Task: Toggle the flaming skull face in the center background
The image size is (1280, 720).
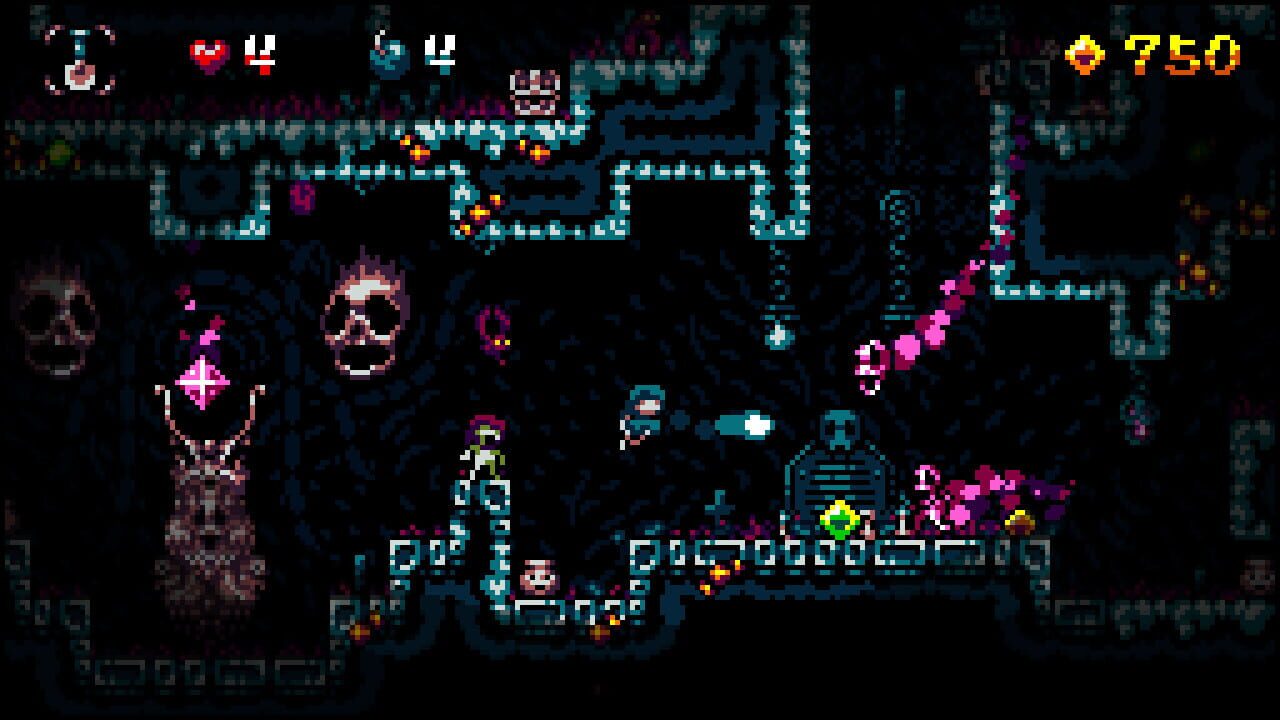Action: coord(368,315)
